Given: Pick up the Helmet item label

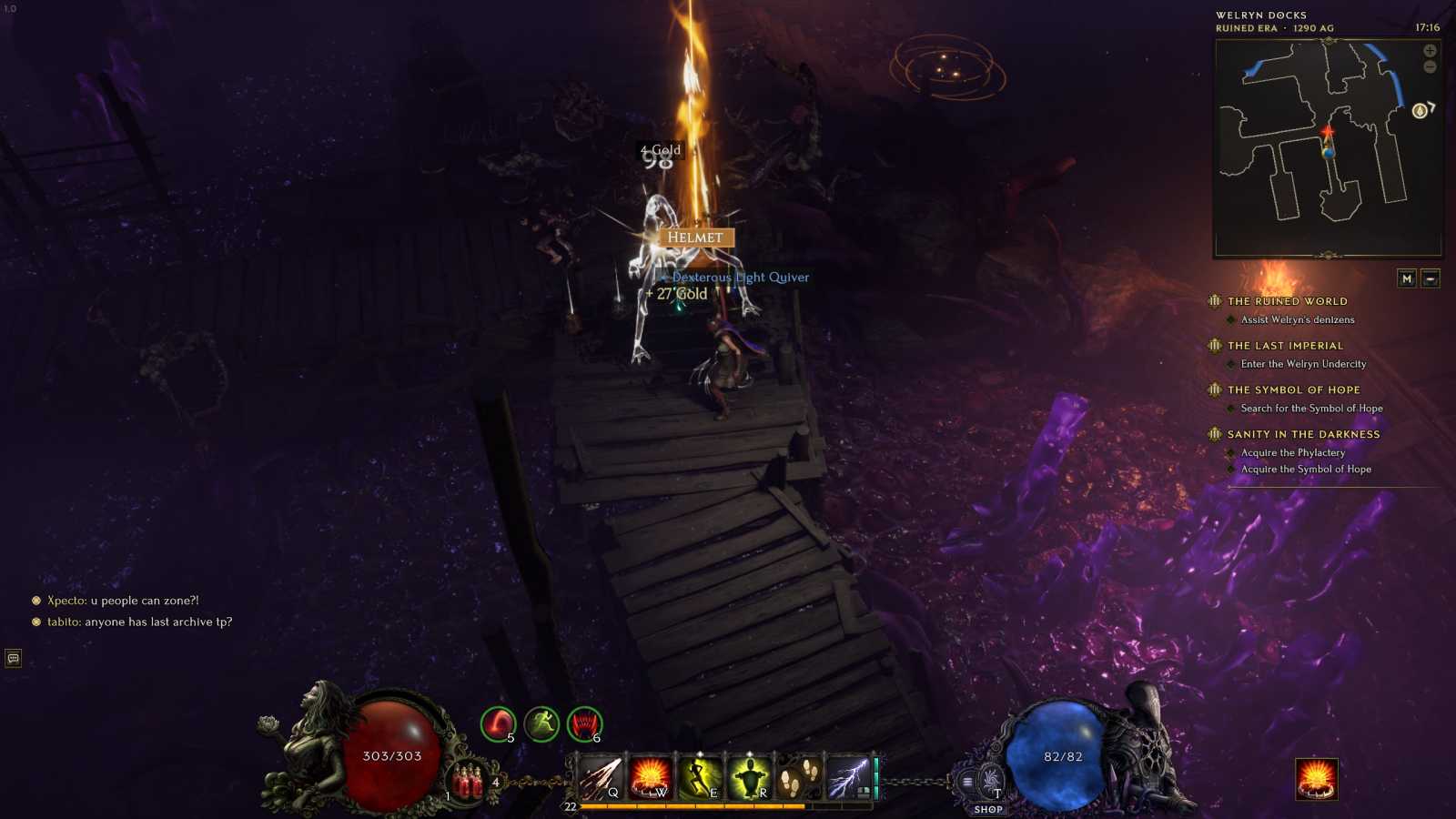Looking at the screenshot, I should [x=695, y=238].
